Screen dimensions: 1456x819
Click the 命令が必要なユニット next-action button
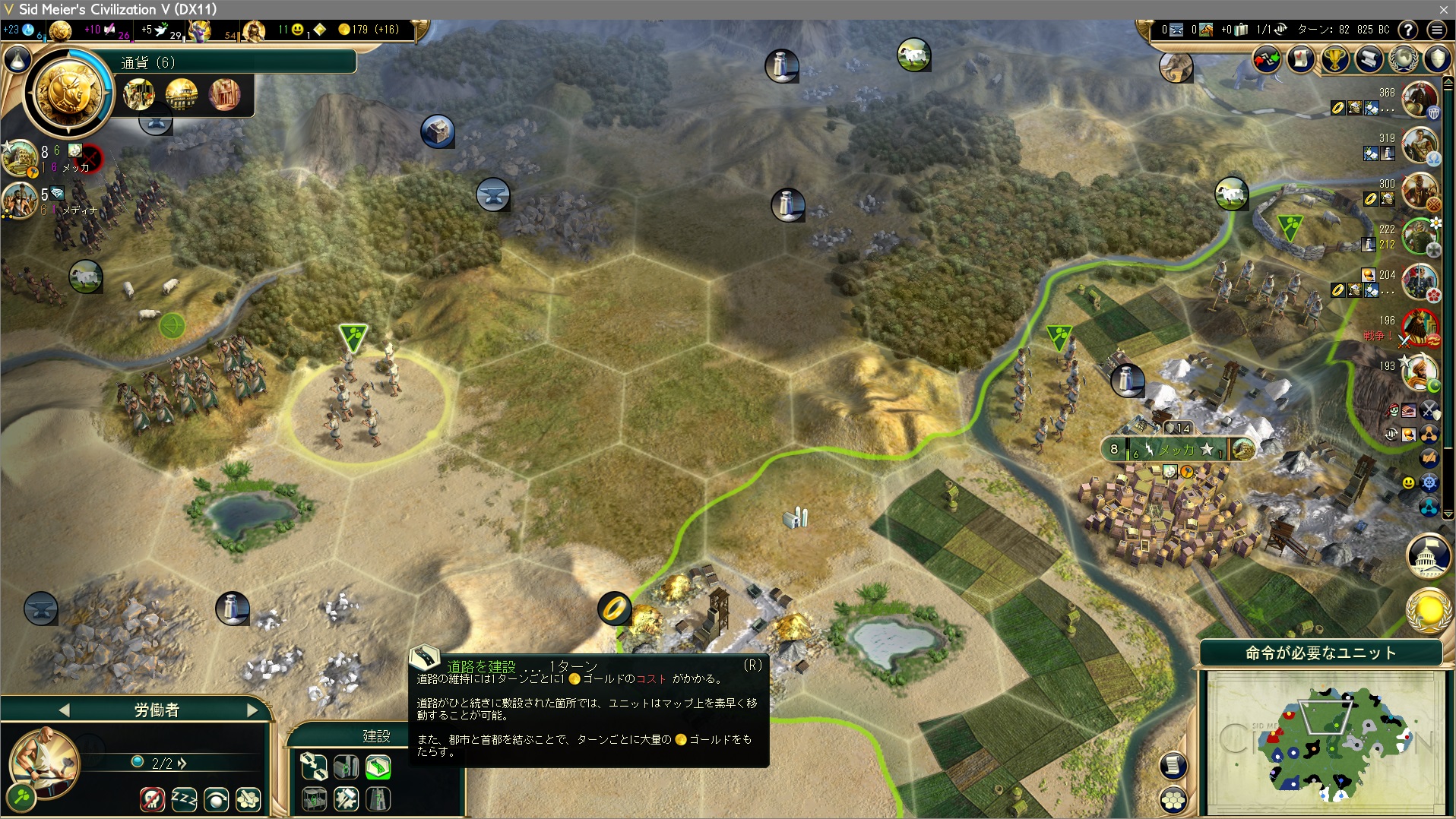click(x=1320, y=653)
